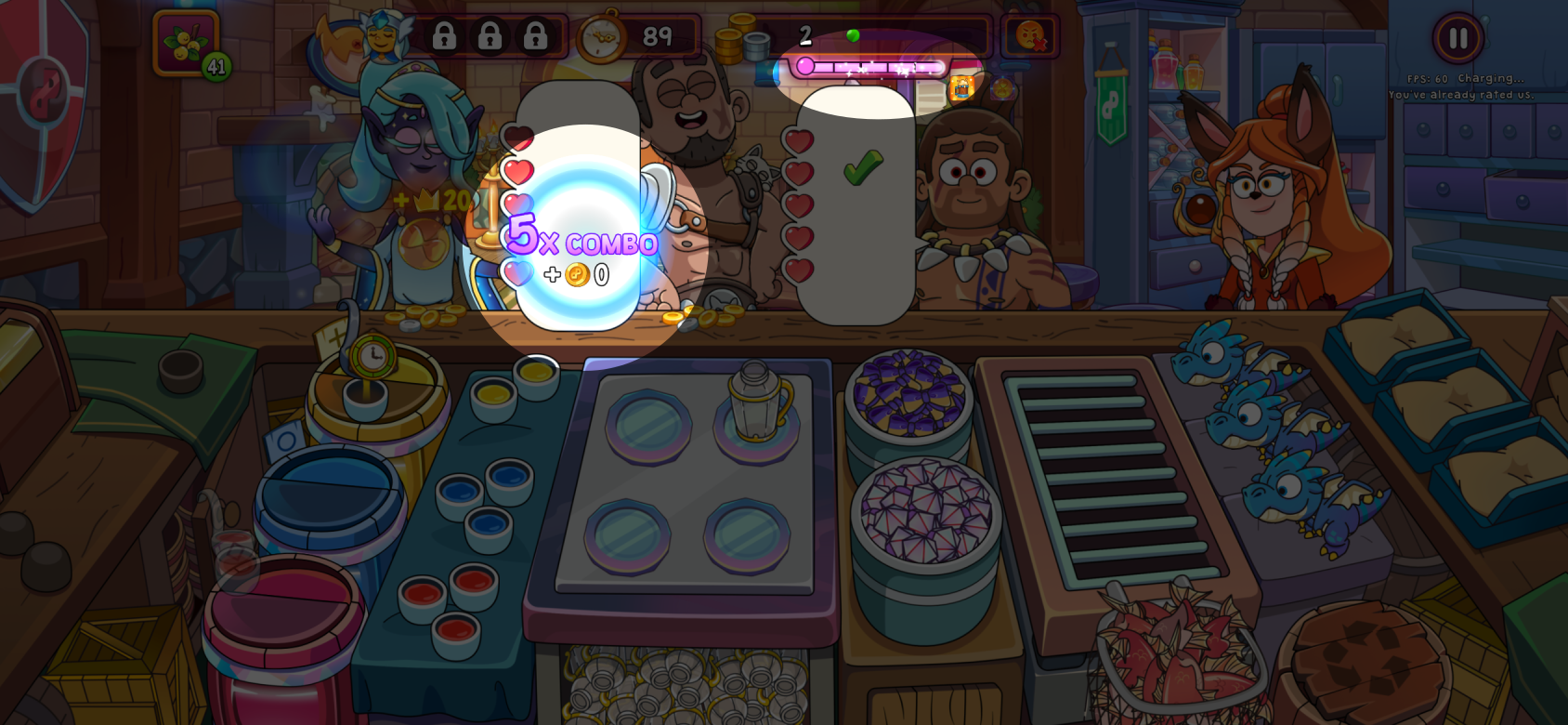Toggle the first padlock goal slot
The height and width of the screenshot is (725, 1568).
click(x=444, y=35)
